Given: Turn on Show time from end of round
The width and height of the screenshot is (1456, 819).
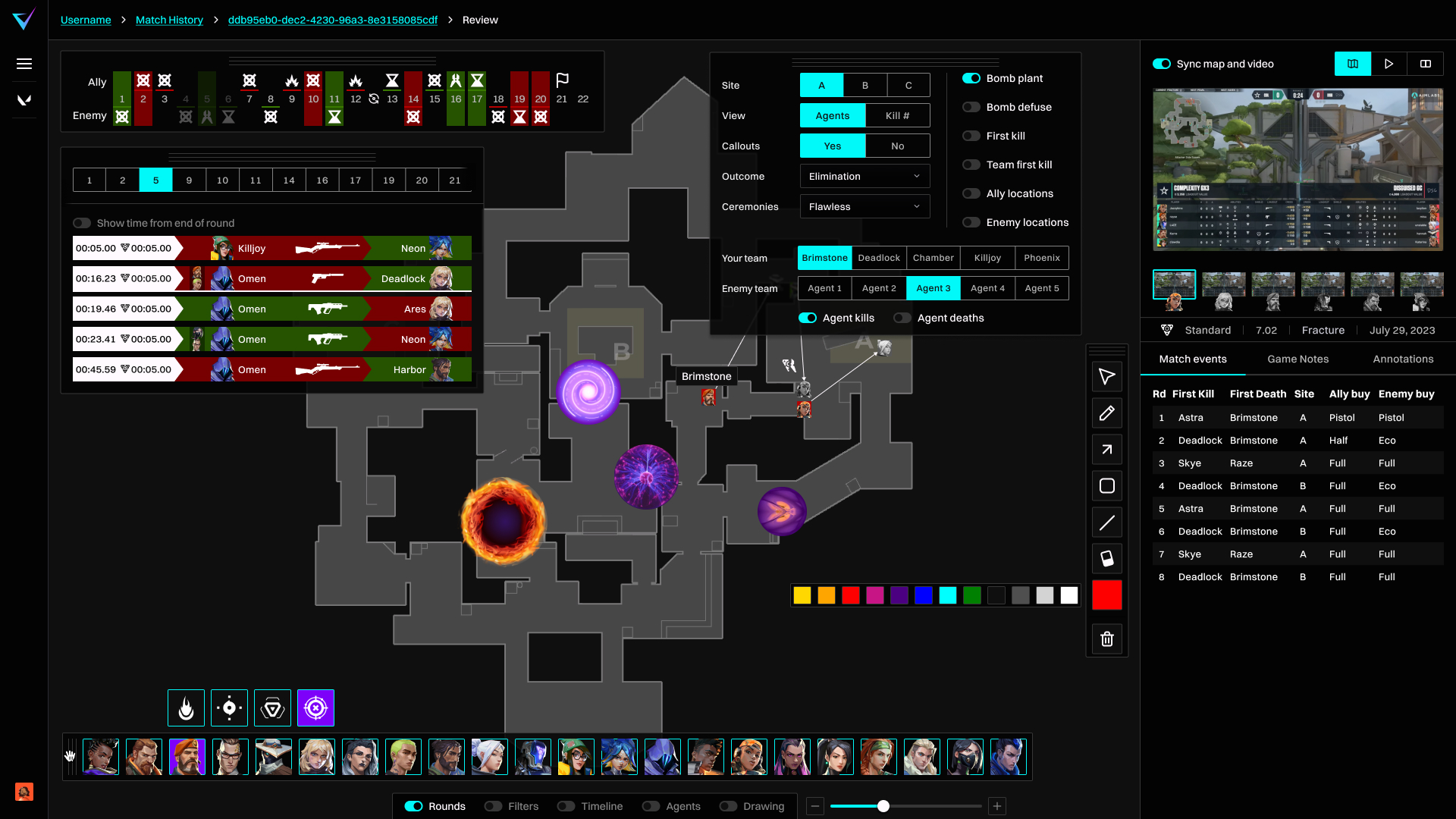Looking at the screenshot, I should [82, 223].
